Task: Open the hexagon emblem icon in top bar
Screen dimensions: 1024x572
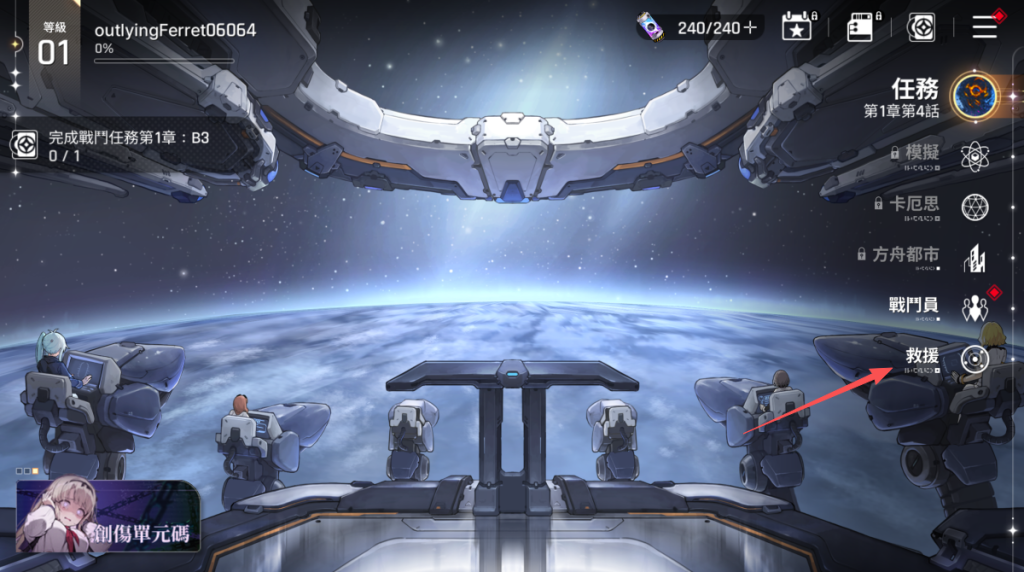Action: tap(921, 27)
